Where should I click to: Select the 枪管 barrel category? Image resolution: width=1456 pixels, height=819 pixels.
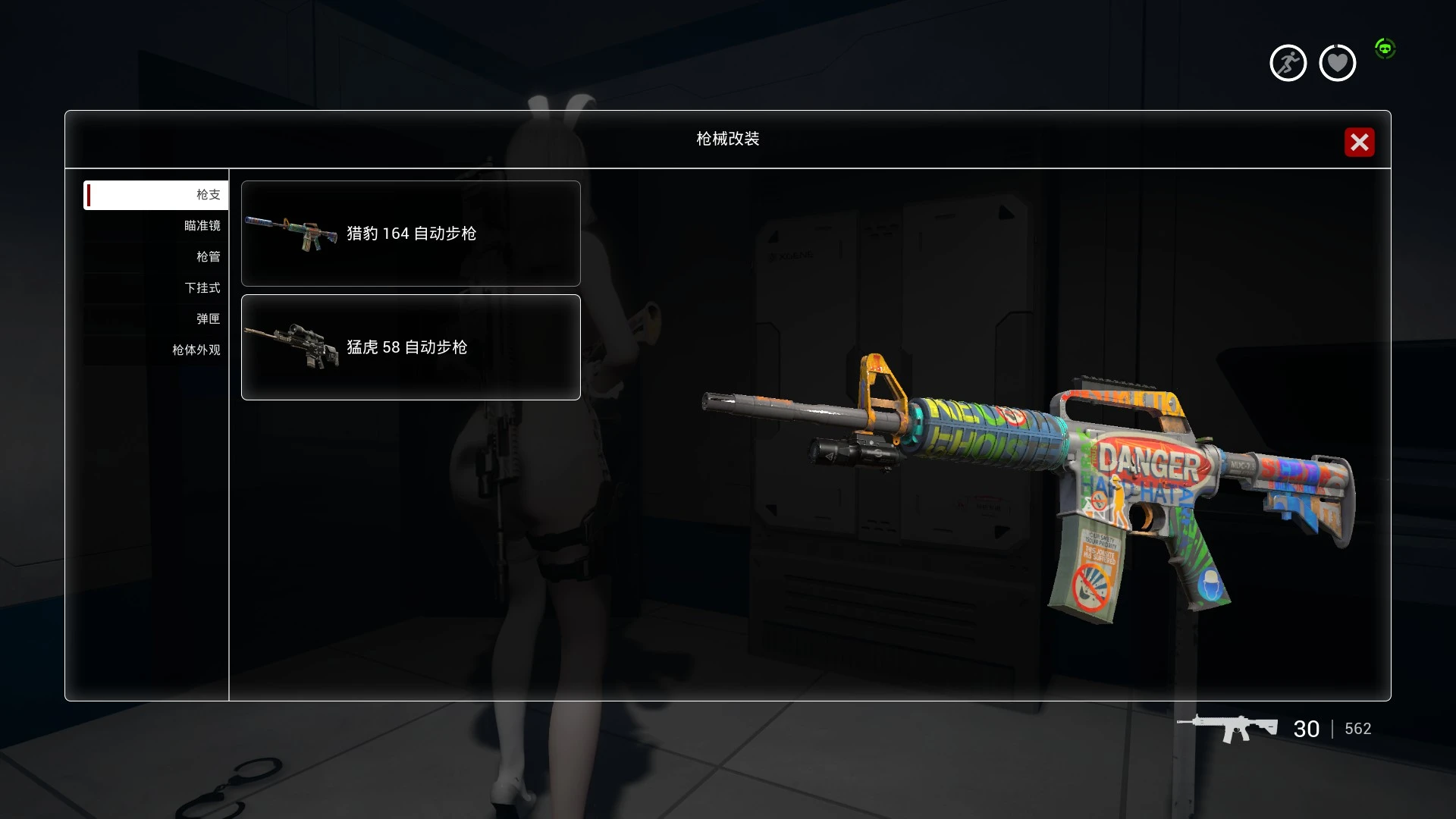pos(156,257)
